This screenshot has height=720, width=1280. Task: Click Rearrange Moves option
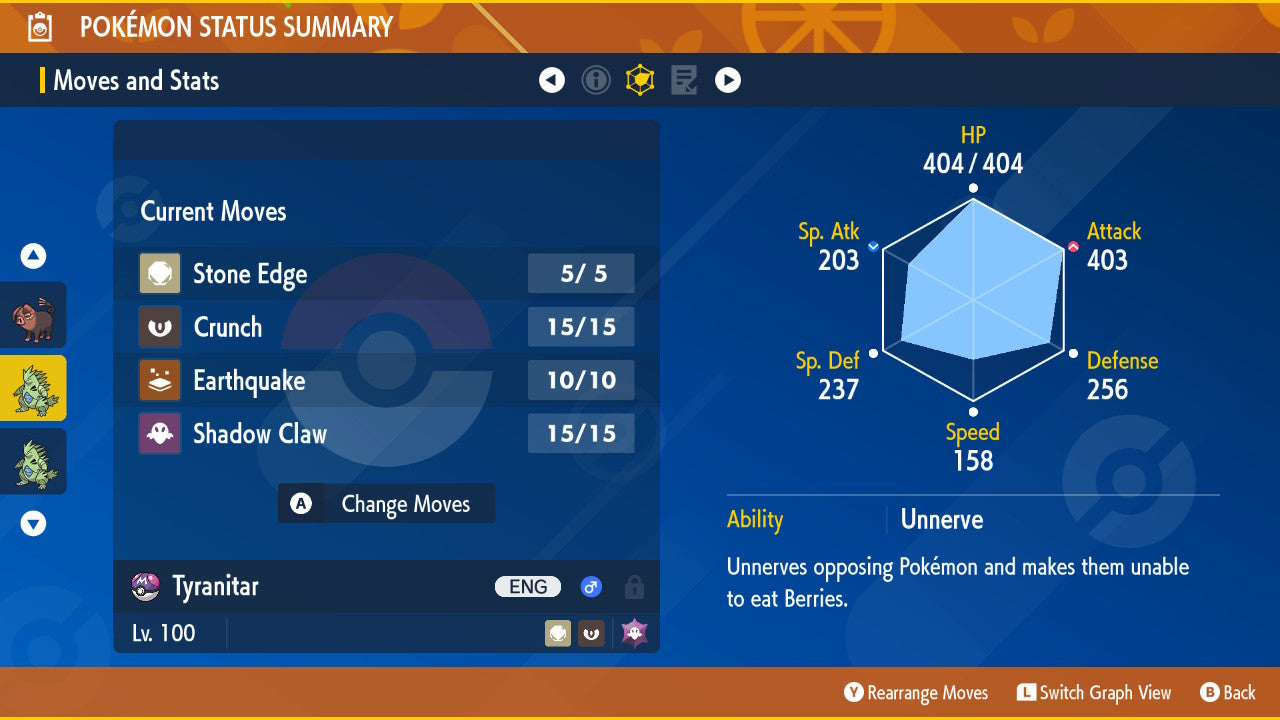pyautogui.click(x=916, y=693)
